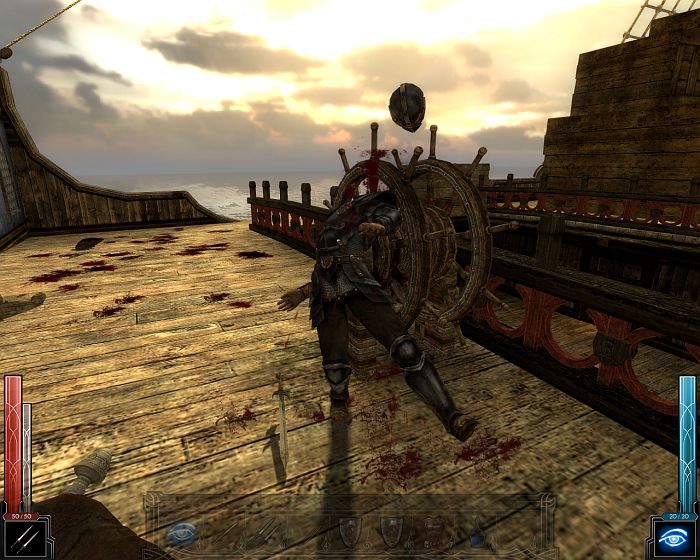
Task: Select the blue eye spell in the hotbar
Action: click(x=183, y=533)
